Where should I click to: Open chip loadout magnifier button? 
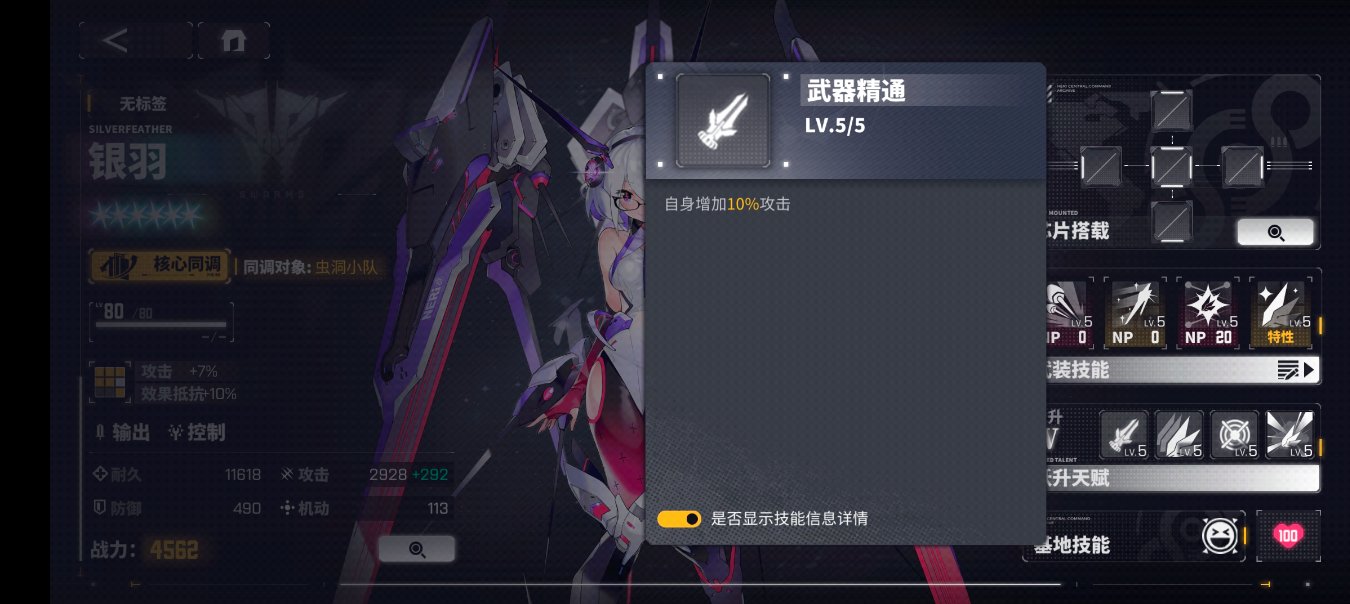pyautogui.click(x=1275, y=232)
